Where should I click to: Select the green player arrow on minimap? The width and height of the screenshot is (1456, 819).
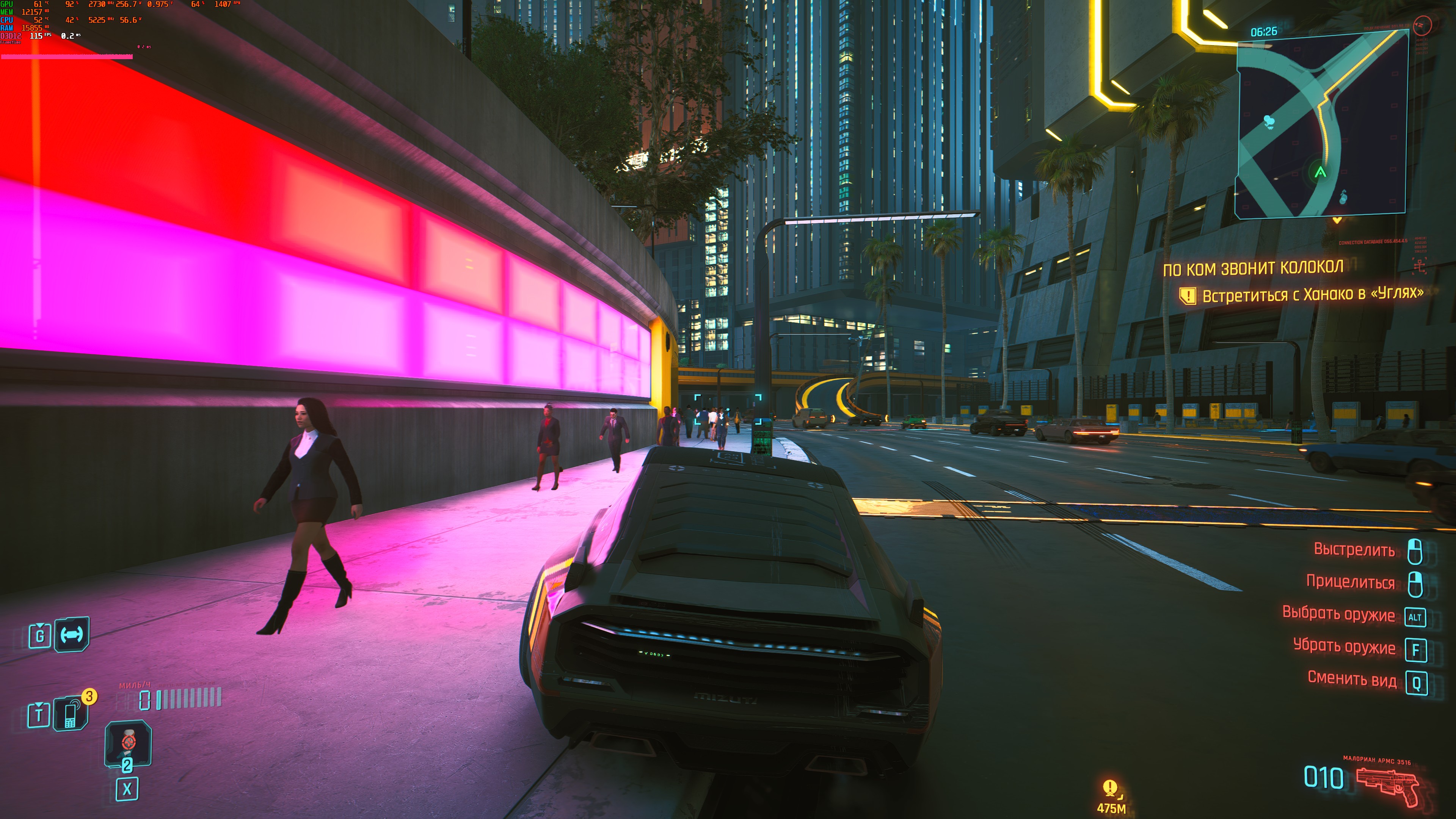1320,173
